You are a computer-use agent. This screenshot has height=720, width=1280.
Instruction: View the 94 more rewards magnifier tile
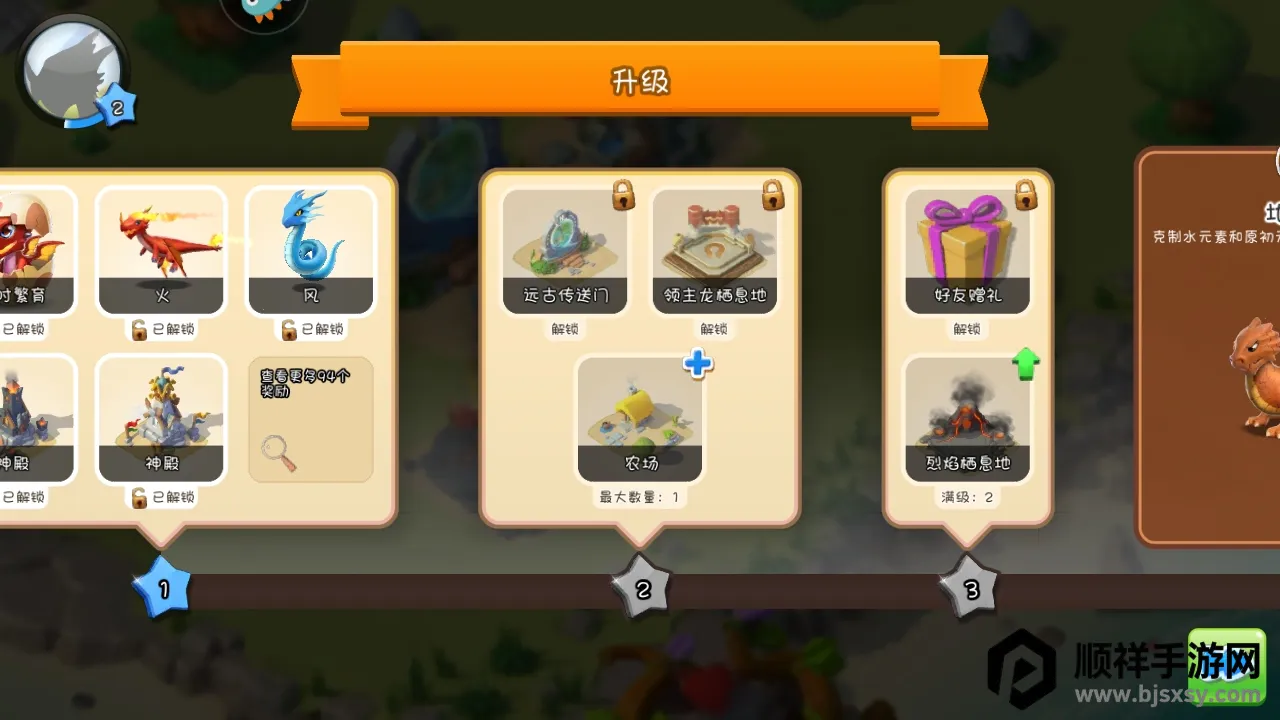coord(311,420)
